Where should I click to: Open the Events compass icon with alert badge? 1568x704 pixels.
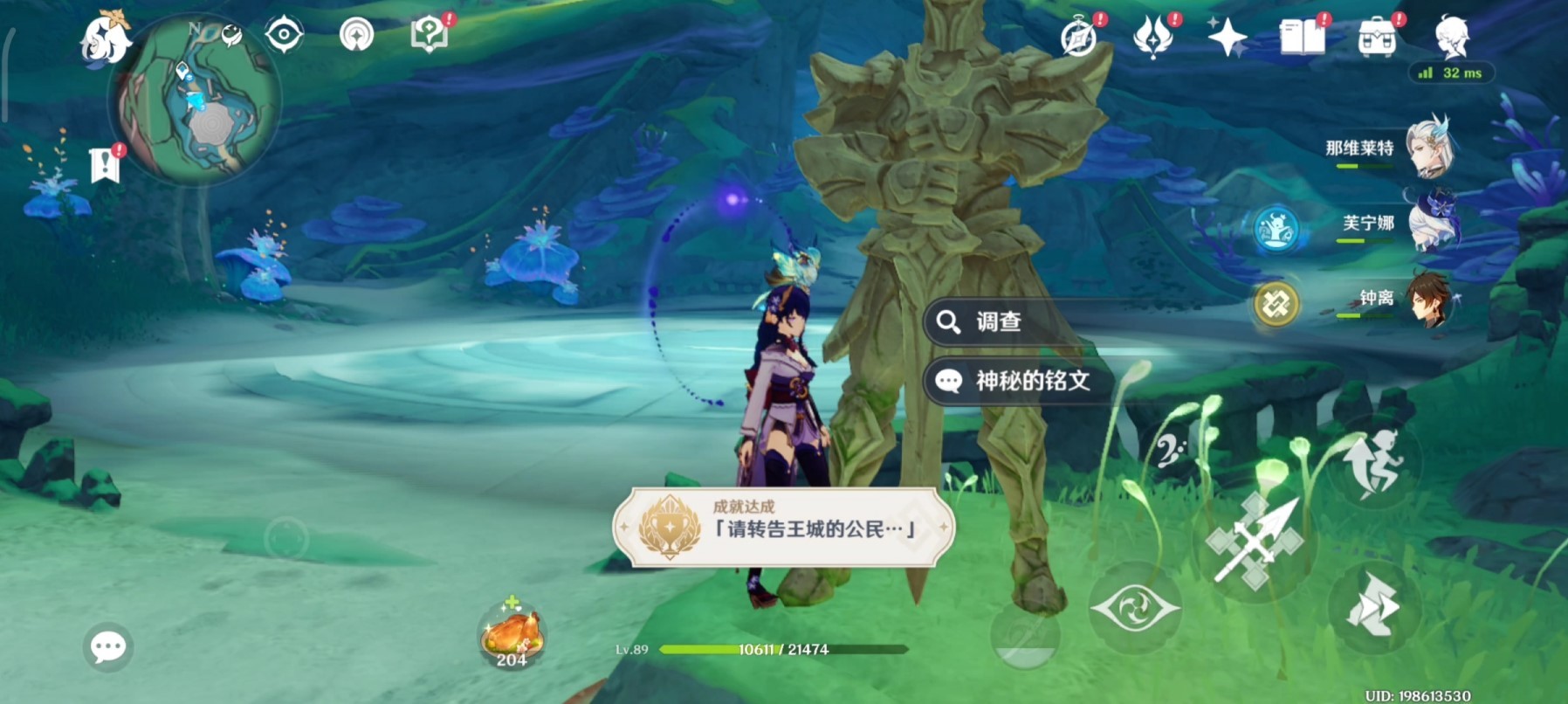click(x=1077, y=37)
